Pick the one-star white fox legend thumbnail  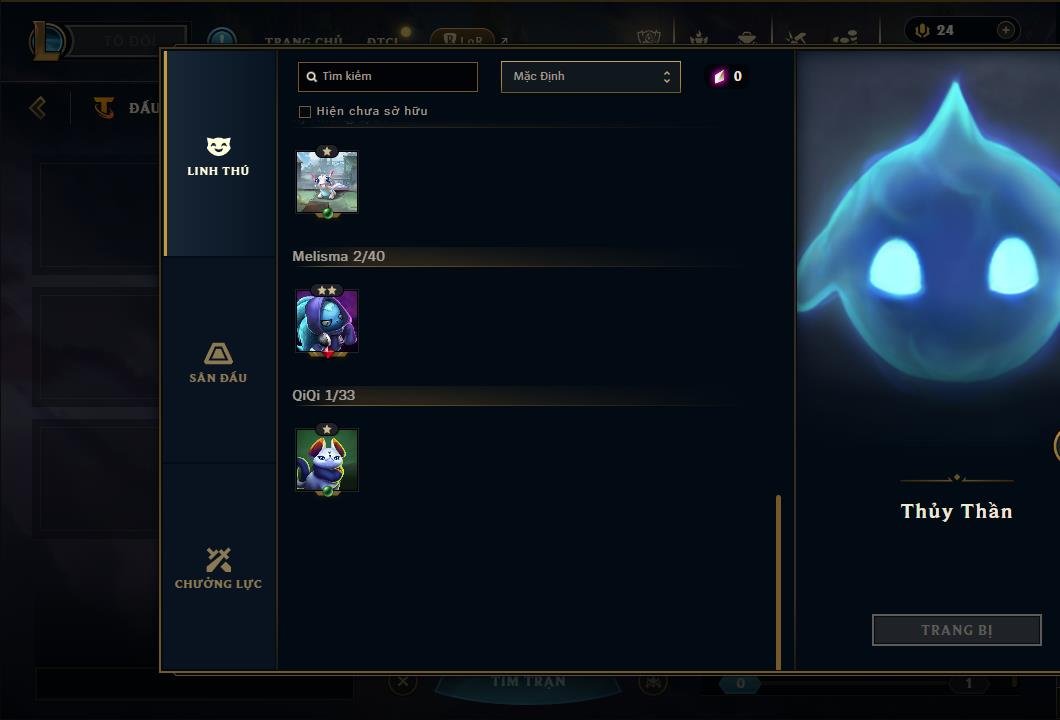[327, 183]
